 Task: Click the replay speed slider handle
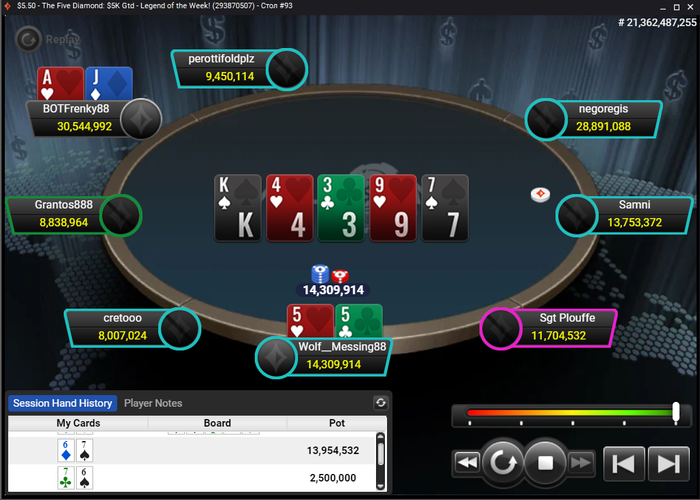tap(676, 411)
